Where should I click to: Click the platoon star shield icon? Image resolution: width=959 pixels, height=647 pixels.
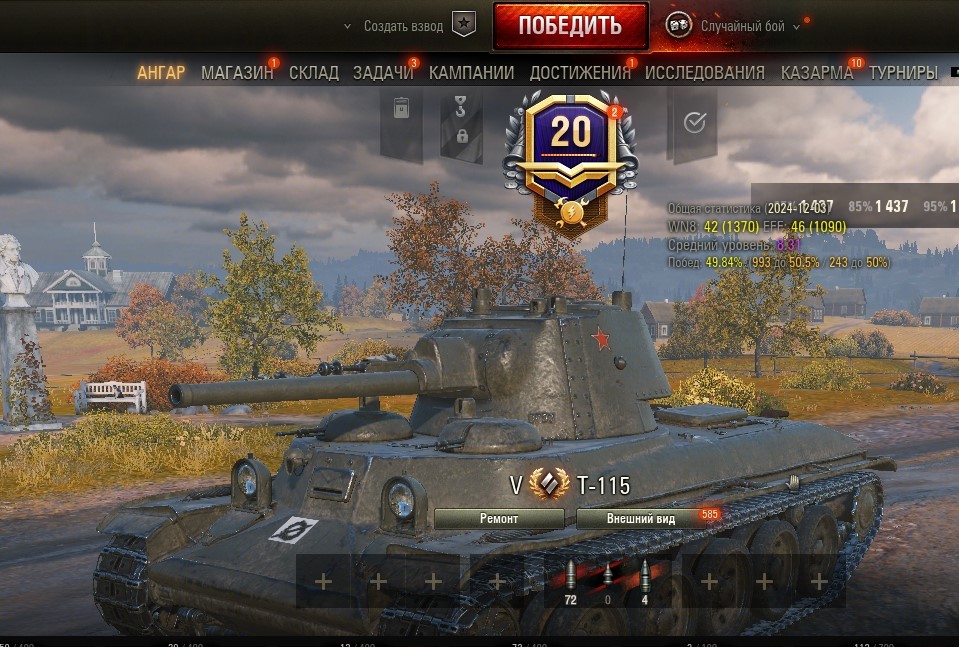click(x=463, y=26)
